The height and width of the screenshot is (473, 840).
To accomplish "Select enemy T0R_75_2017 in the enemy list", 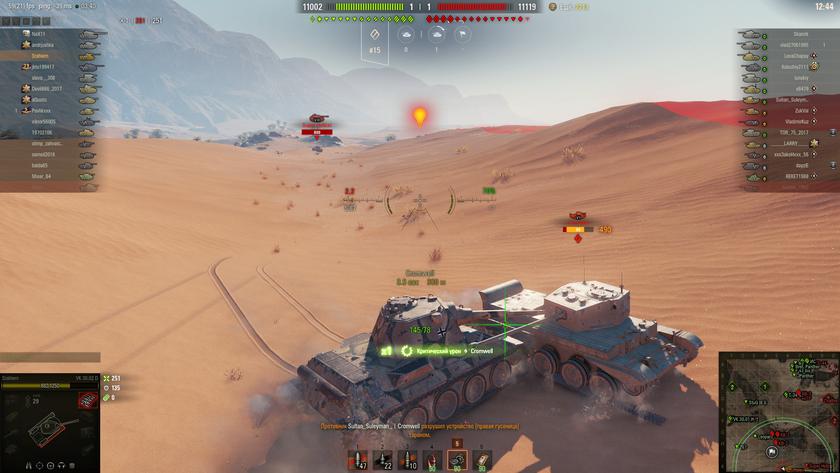I will pos(792,132).
